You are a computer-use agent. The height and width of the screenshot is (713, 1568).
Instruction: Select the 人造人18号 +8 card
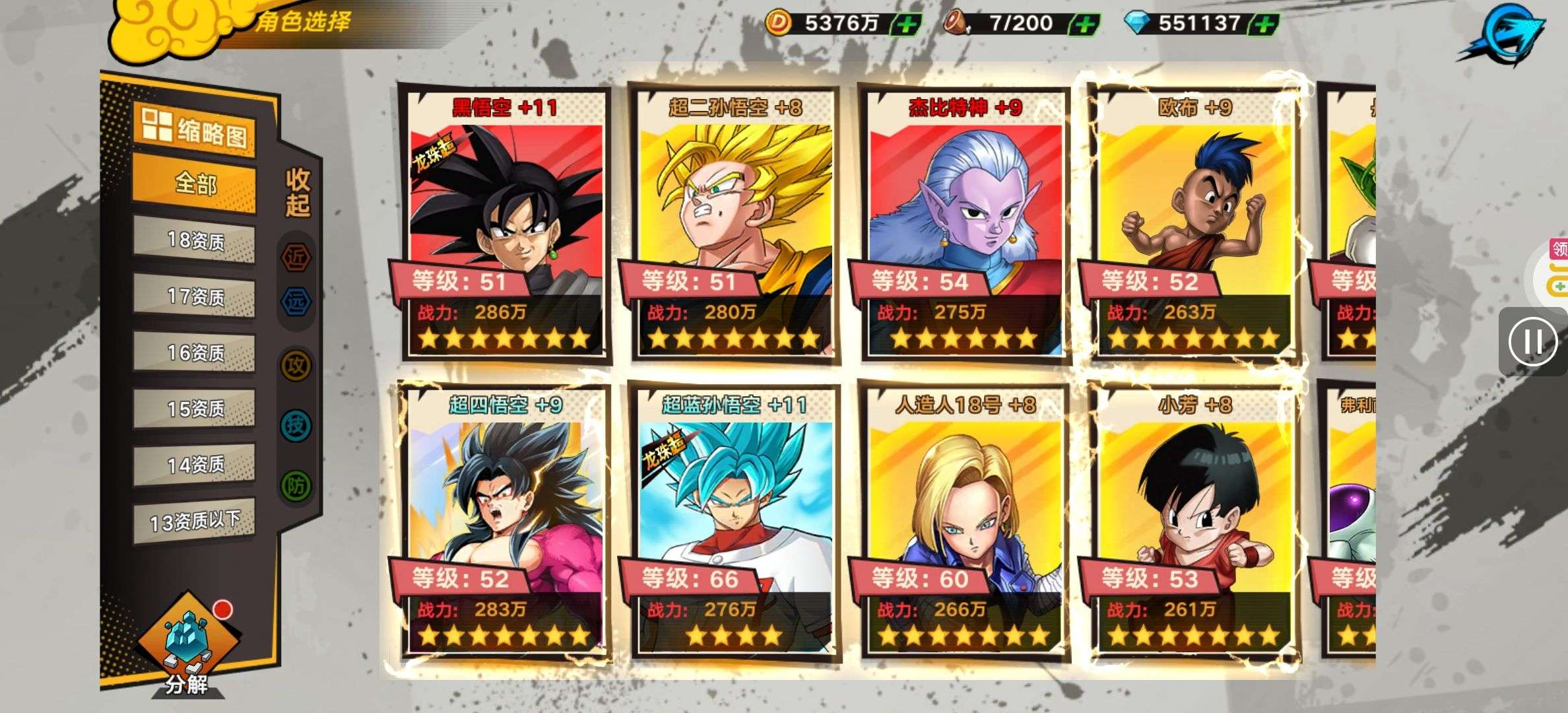click(x=964, y=522)
